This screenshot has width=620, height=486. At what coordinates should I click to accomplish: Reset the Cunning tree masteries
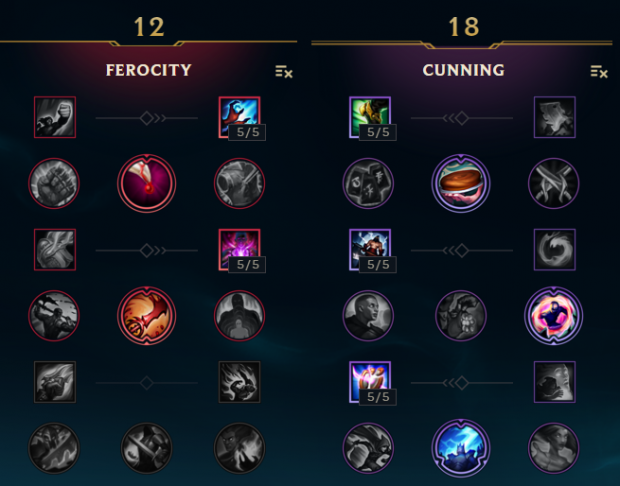click(x=599, y=71)
